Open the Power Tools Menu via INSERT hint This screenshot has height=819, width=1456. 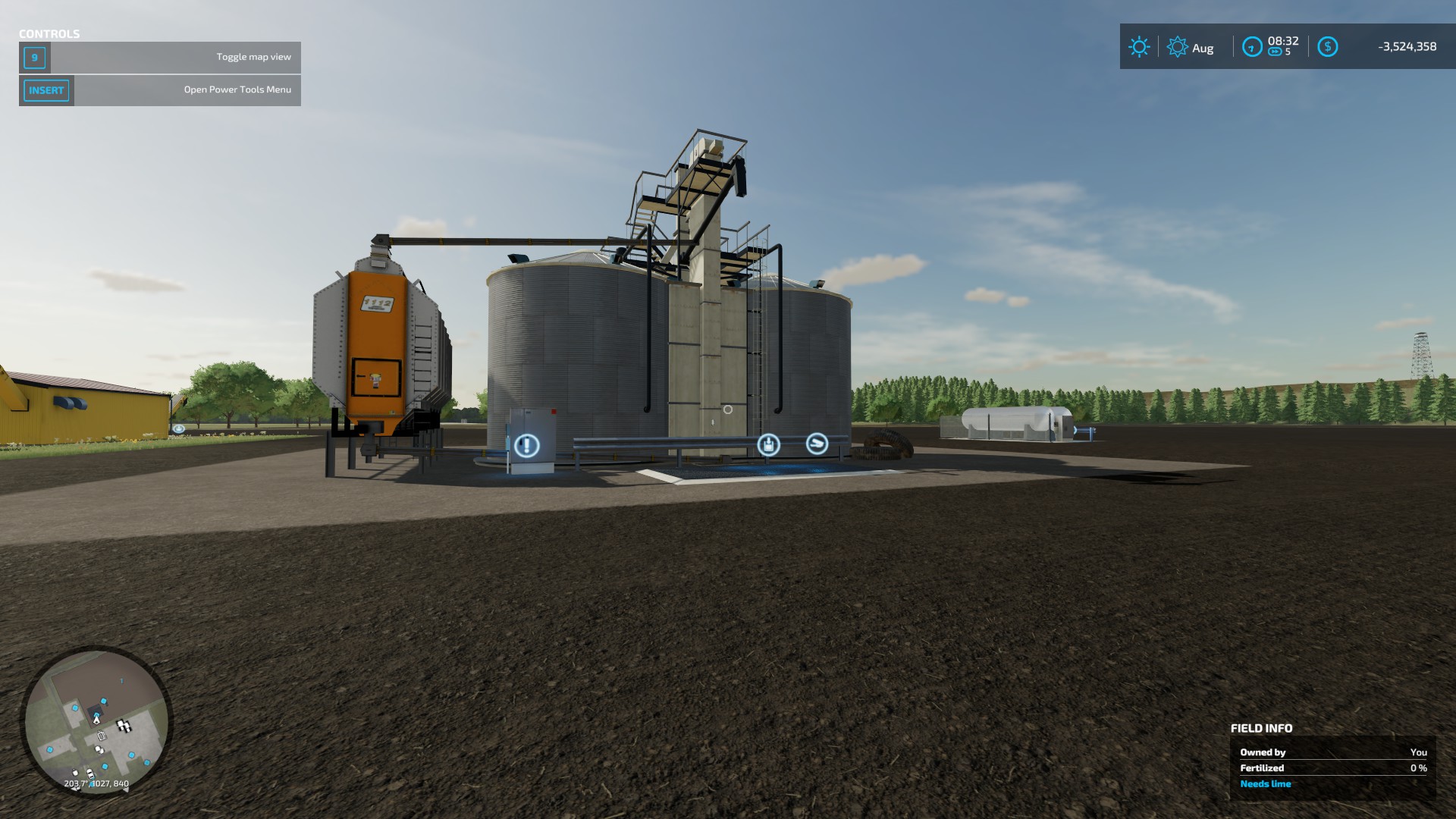[x=46, y=90]
